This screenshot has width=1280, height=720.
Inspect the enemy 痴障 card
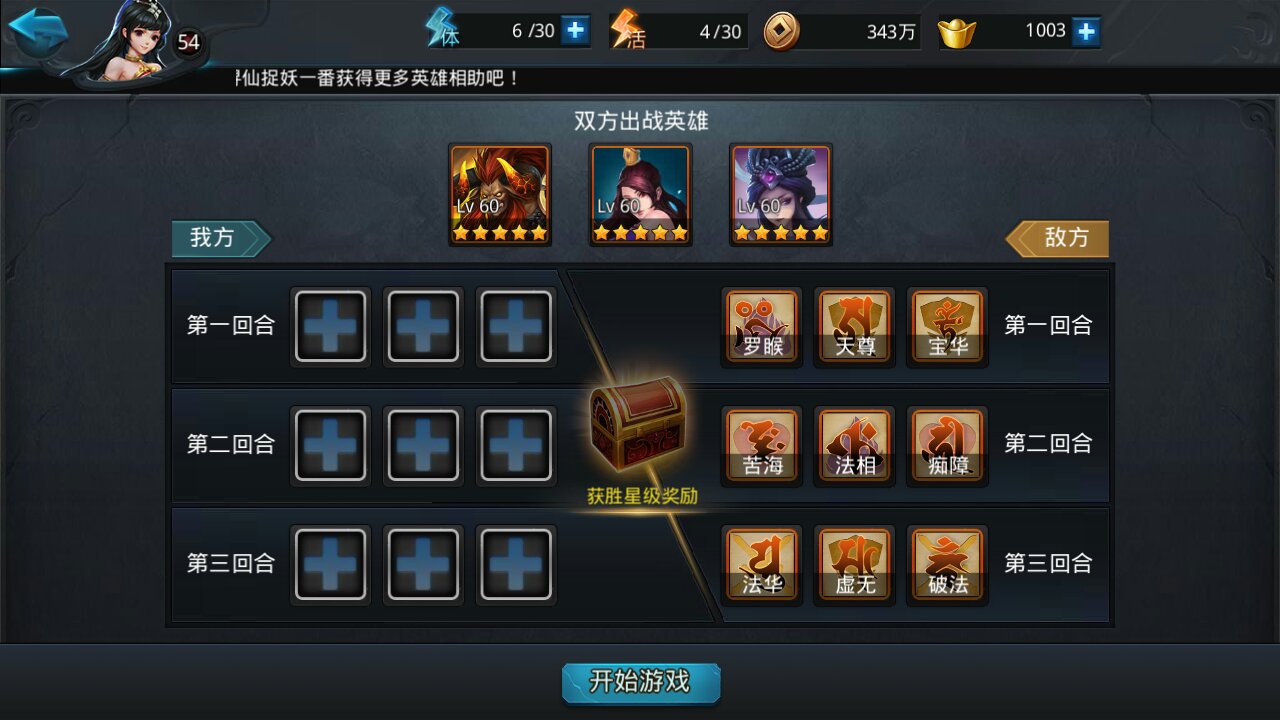pos(947,446)
